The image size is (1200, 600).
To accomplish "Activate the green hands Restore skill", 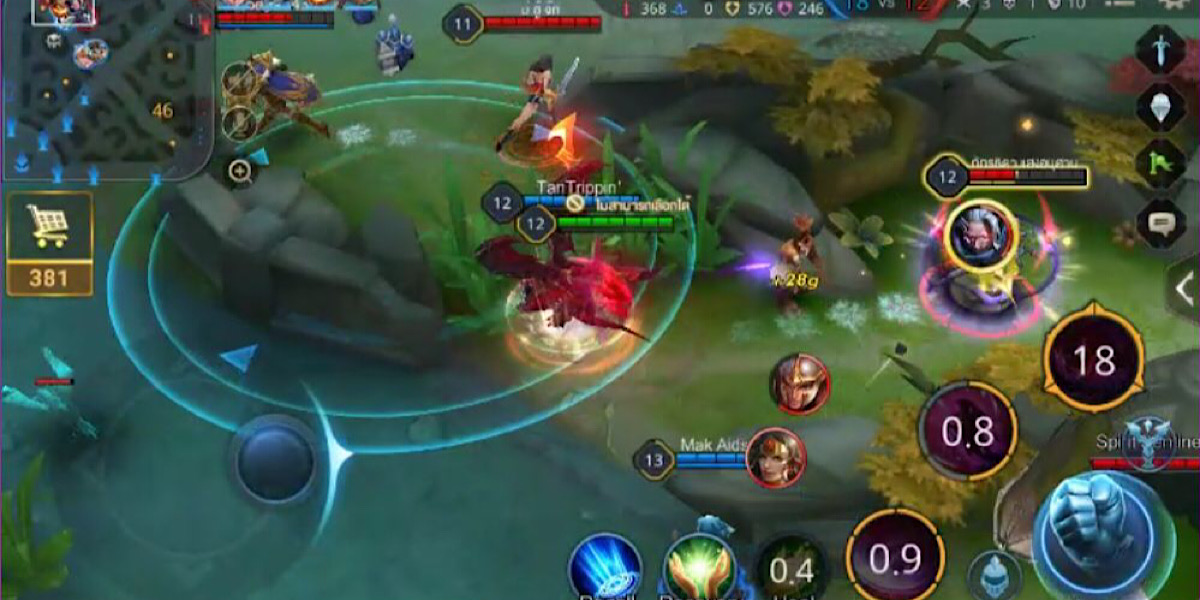I will 700,567.
